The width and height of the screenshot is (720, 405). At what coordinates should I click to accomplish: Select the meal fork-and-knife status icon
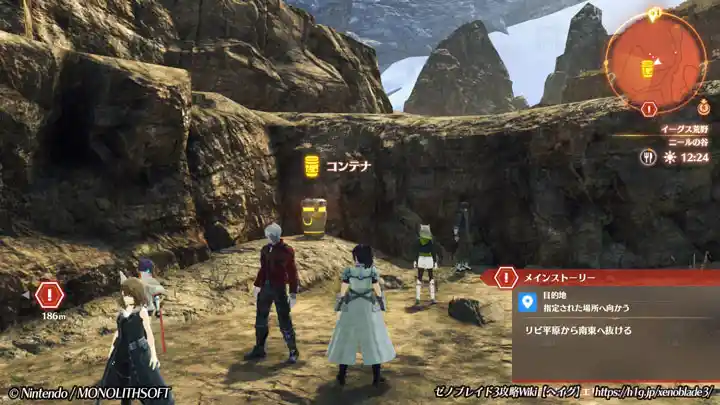[x=648, y=157]
